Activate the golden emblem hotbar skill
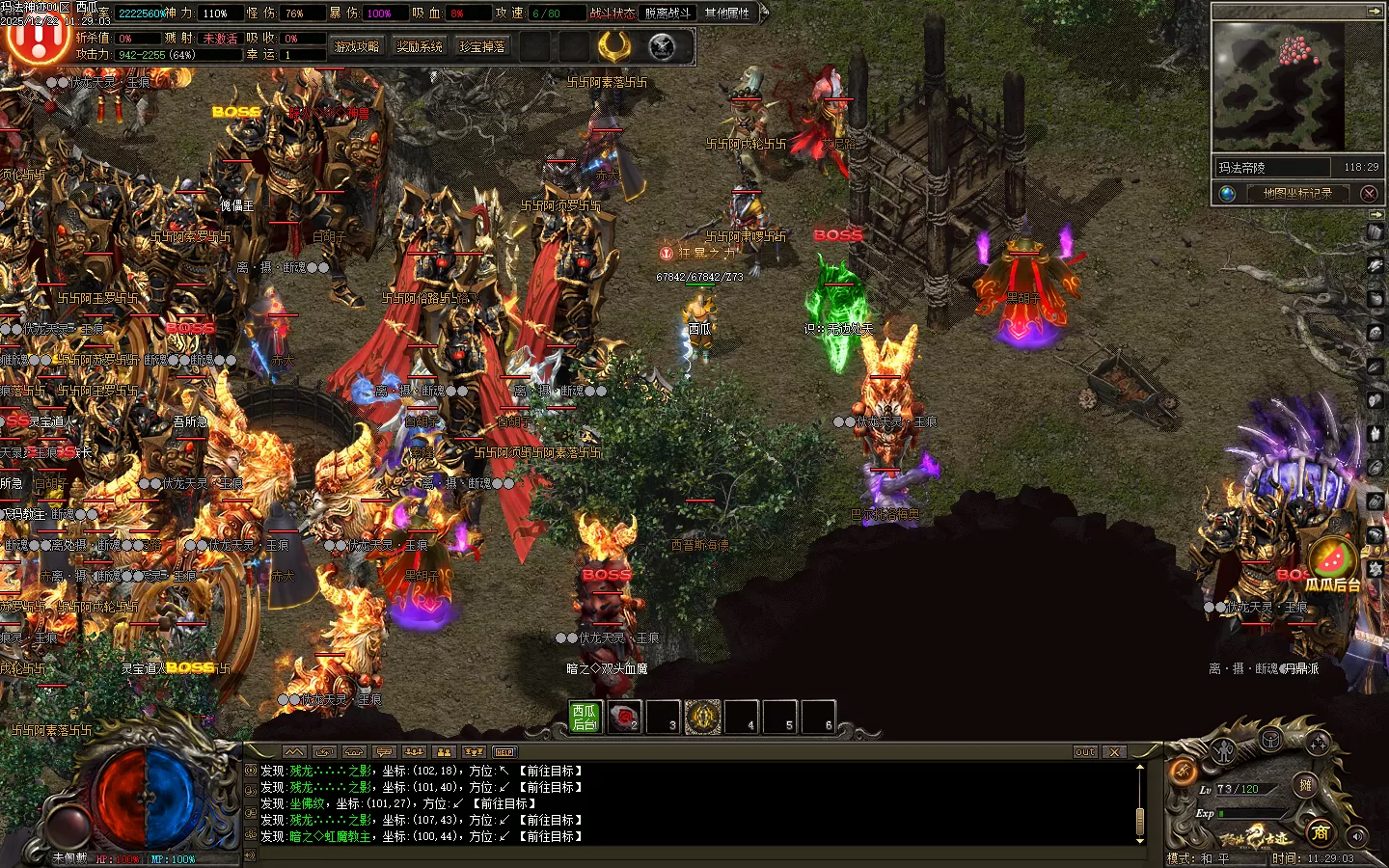 tap(703, 717)
